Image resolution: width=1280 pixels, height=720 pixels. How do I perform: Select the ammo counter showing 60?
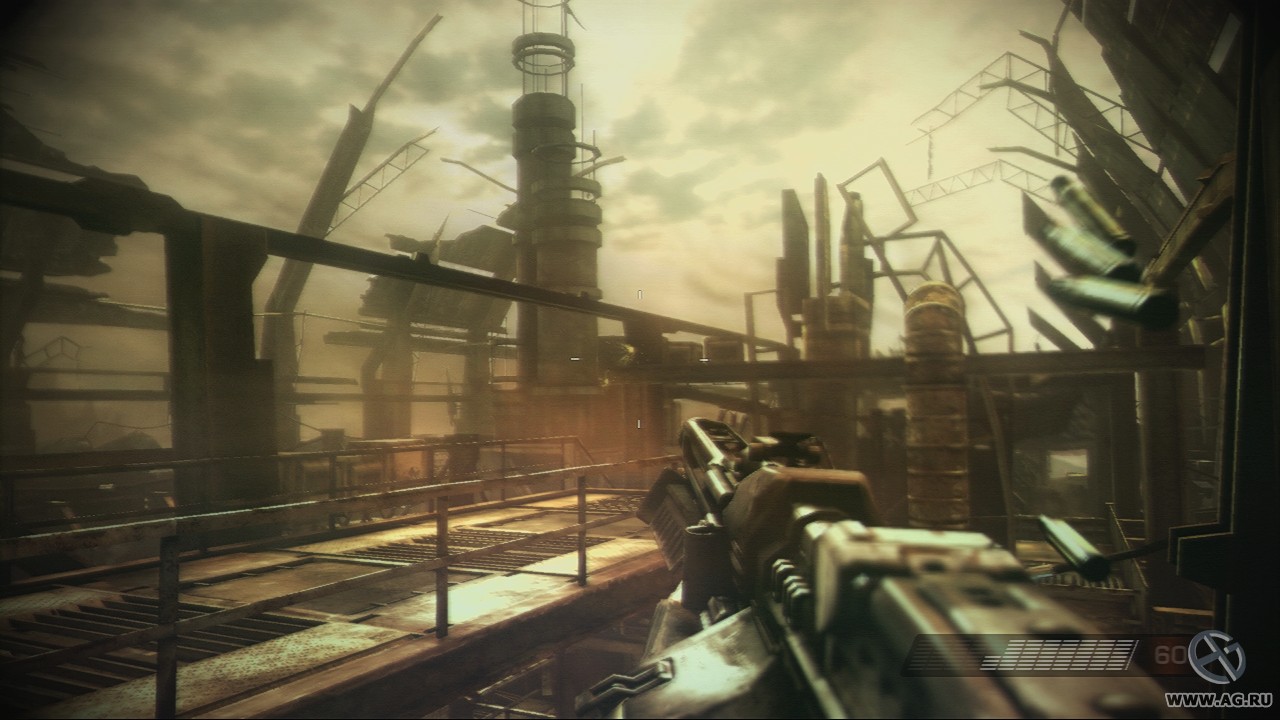1168,654
